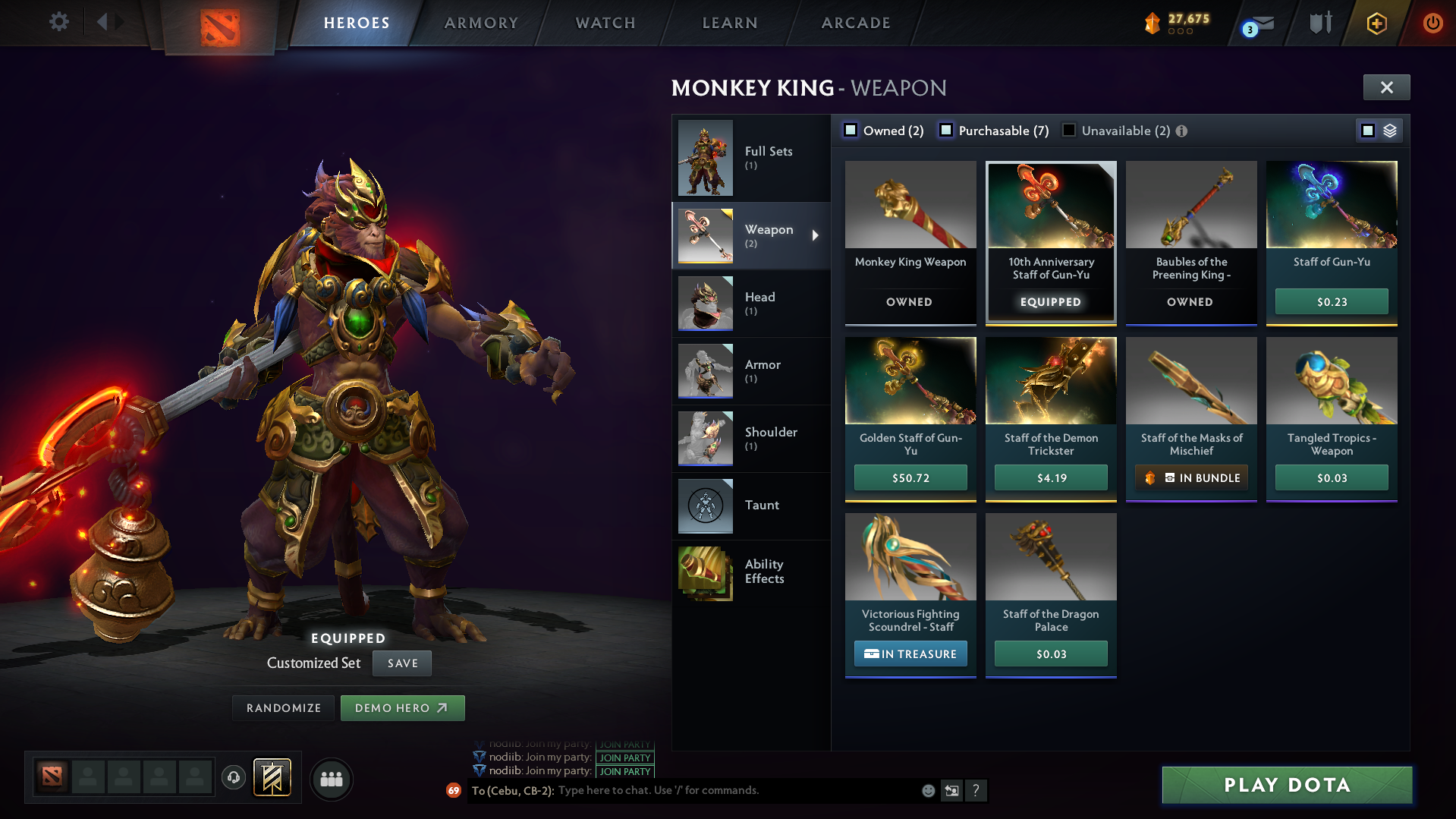This screenshot has height=819, width=1456.
Task: Click the gold plus hexagon Dota Plus icon
Action: (1376, 23)
